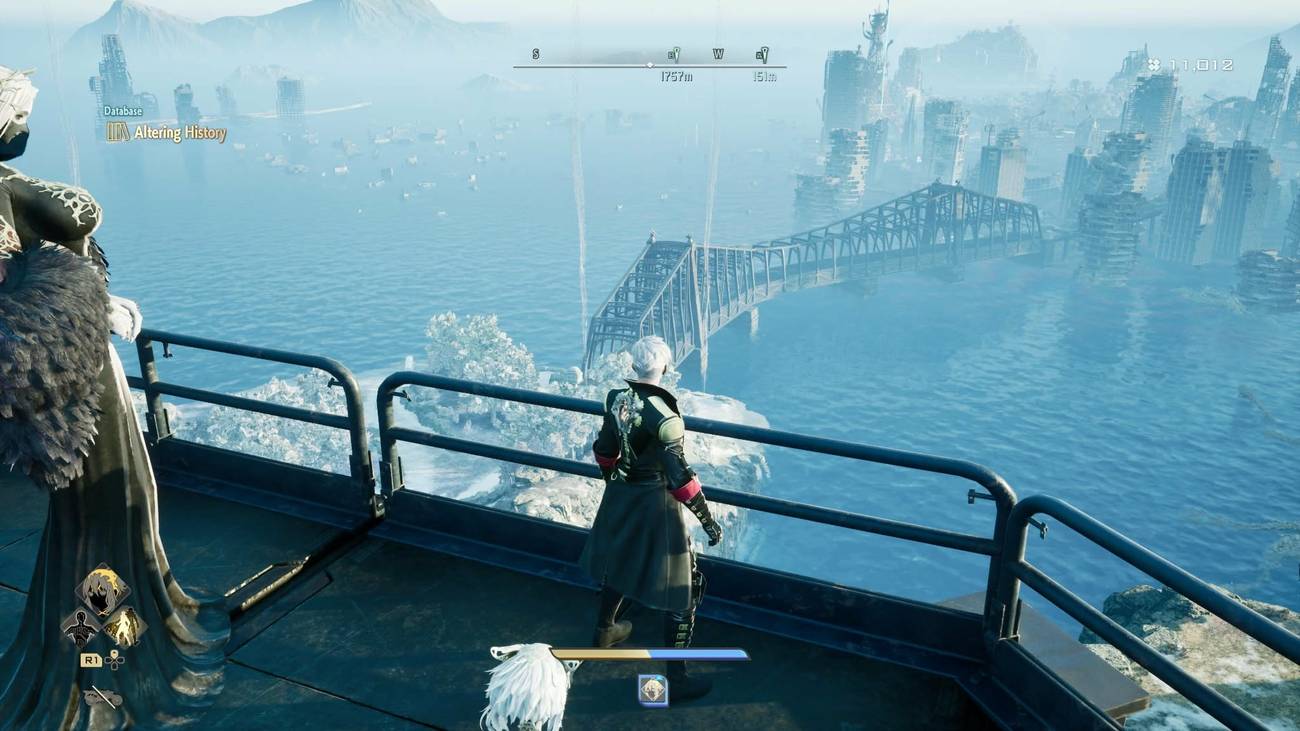This screenshot has width=1300, height=731.
Task: Toggle the R1 button prompt
Action: point(91,661)
